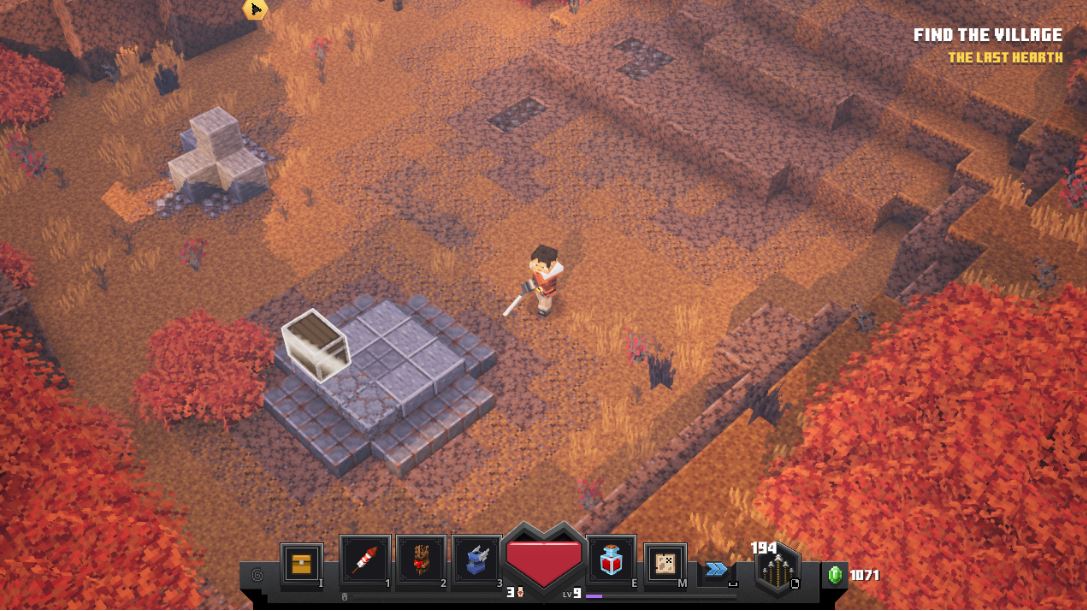Image resolution: width=1087 pixels, height=611 pixels.
Task: Activate the totem artifact in slot 2
Action: click(420, 561)
